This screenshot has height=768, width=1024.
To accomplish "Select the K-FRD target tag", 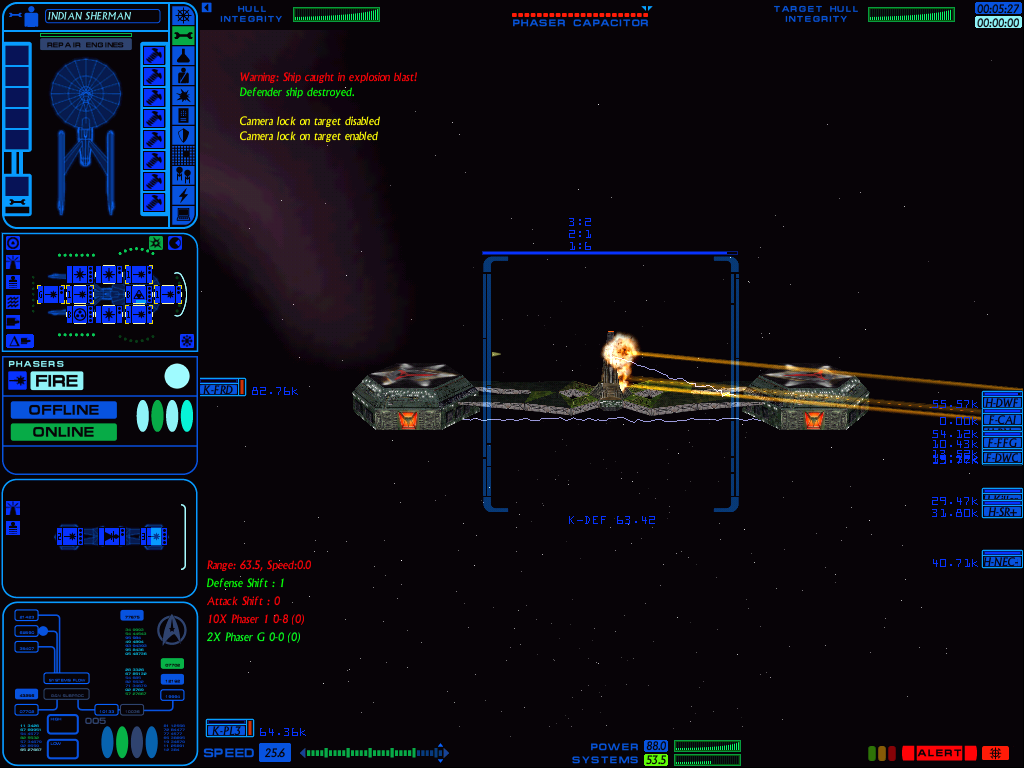I will [221, 390].
